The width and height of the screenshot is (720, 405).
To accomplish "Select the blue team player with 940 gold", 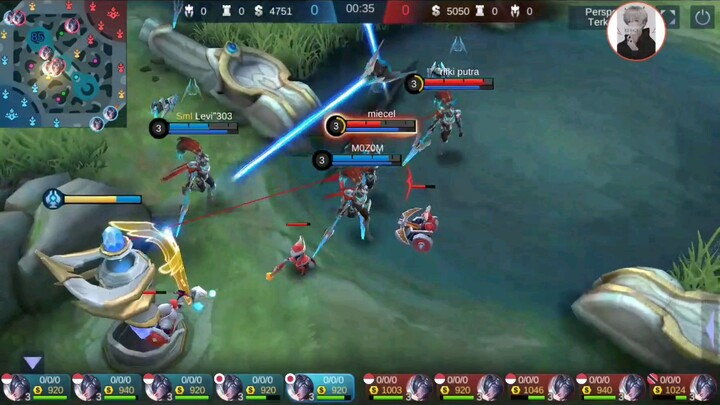I will pos(105,387).
